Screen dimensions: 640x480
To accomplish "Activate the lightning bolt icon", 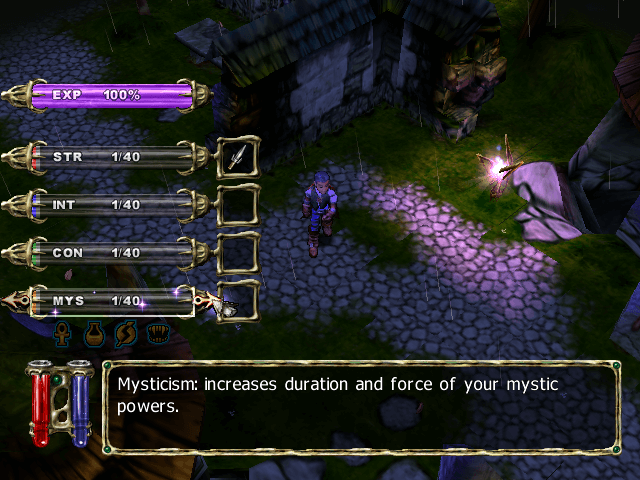I will [x=125, y=332].
